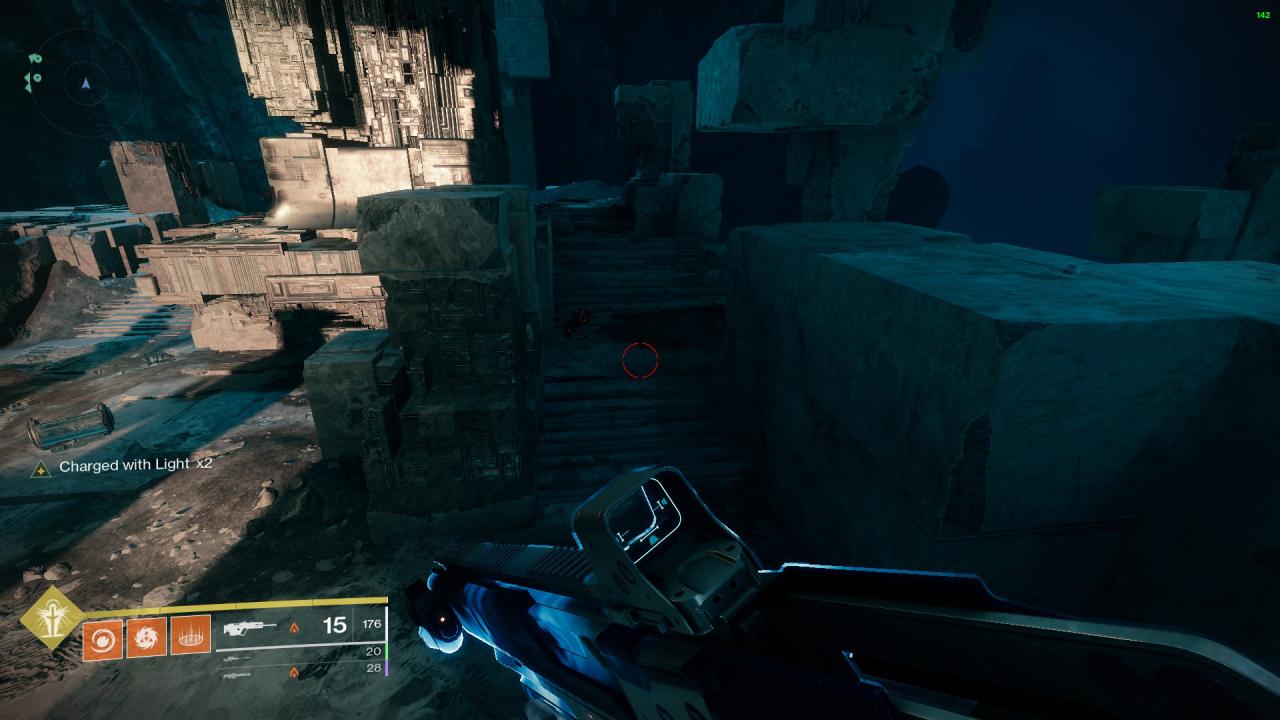Activate the swirling orb grenade ability
Viewport: 1280px width, 720px height.
[x=103, y=638]
